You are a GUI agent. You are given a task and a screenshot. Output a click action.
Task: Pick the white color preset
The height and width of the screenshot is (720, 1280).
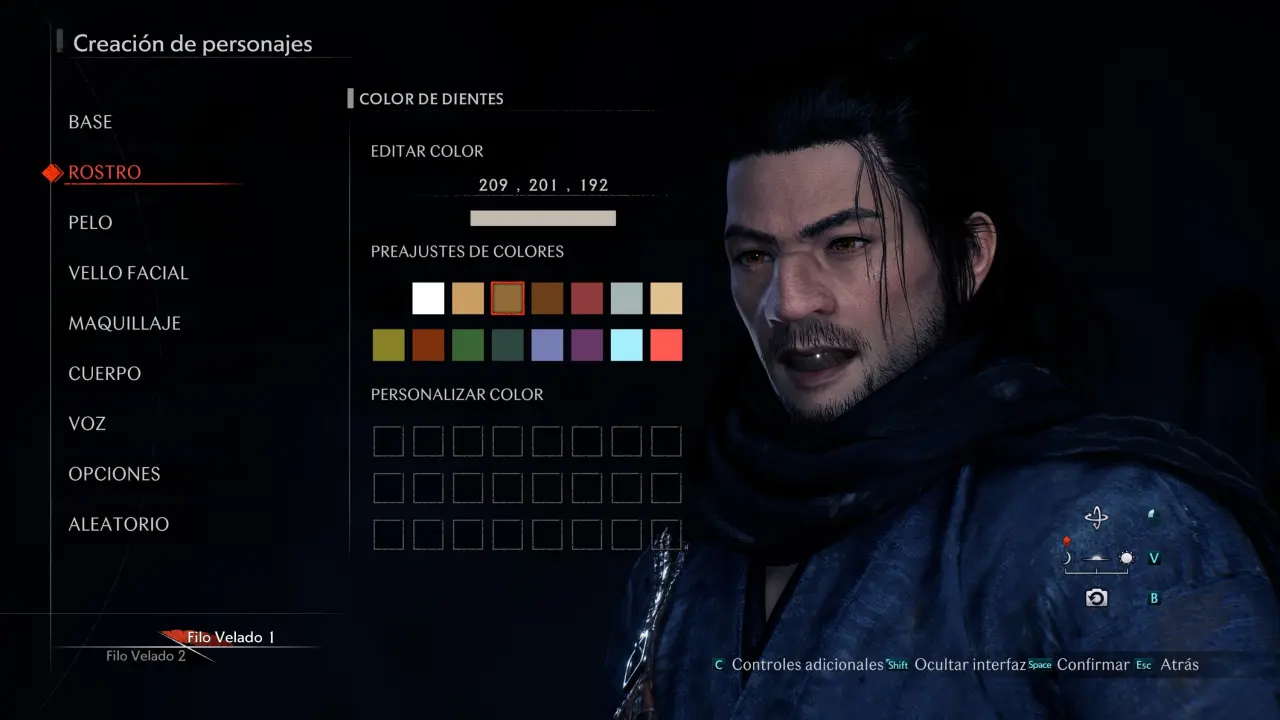click(428, 298)
